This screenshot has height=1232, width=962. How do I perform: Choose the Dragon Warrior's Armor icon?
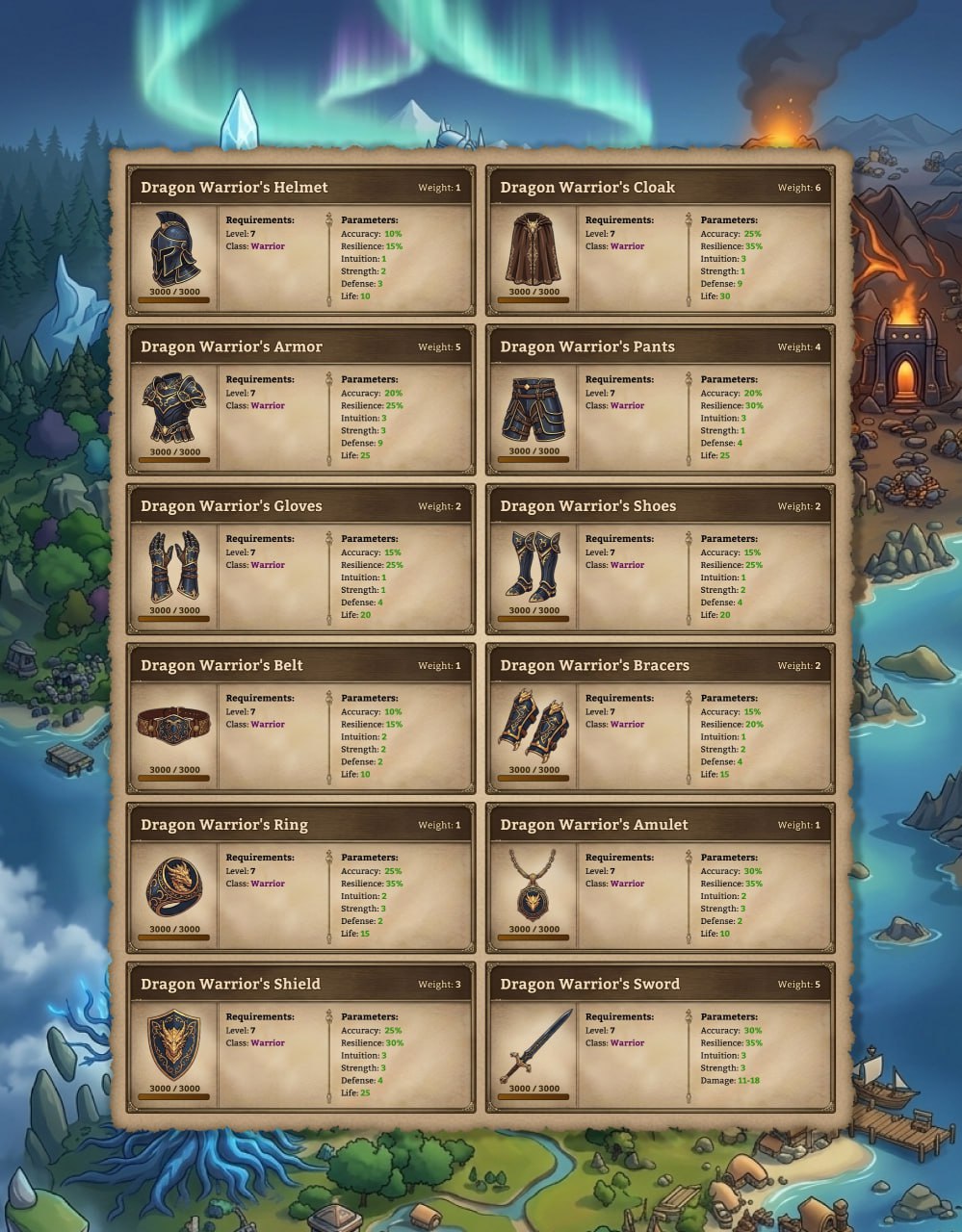point(174,408)
